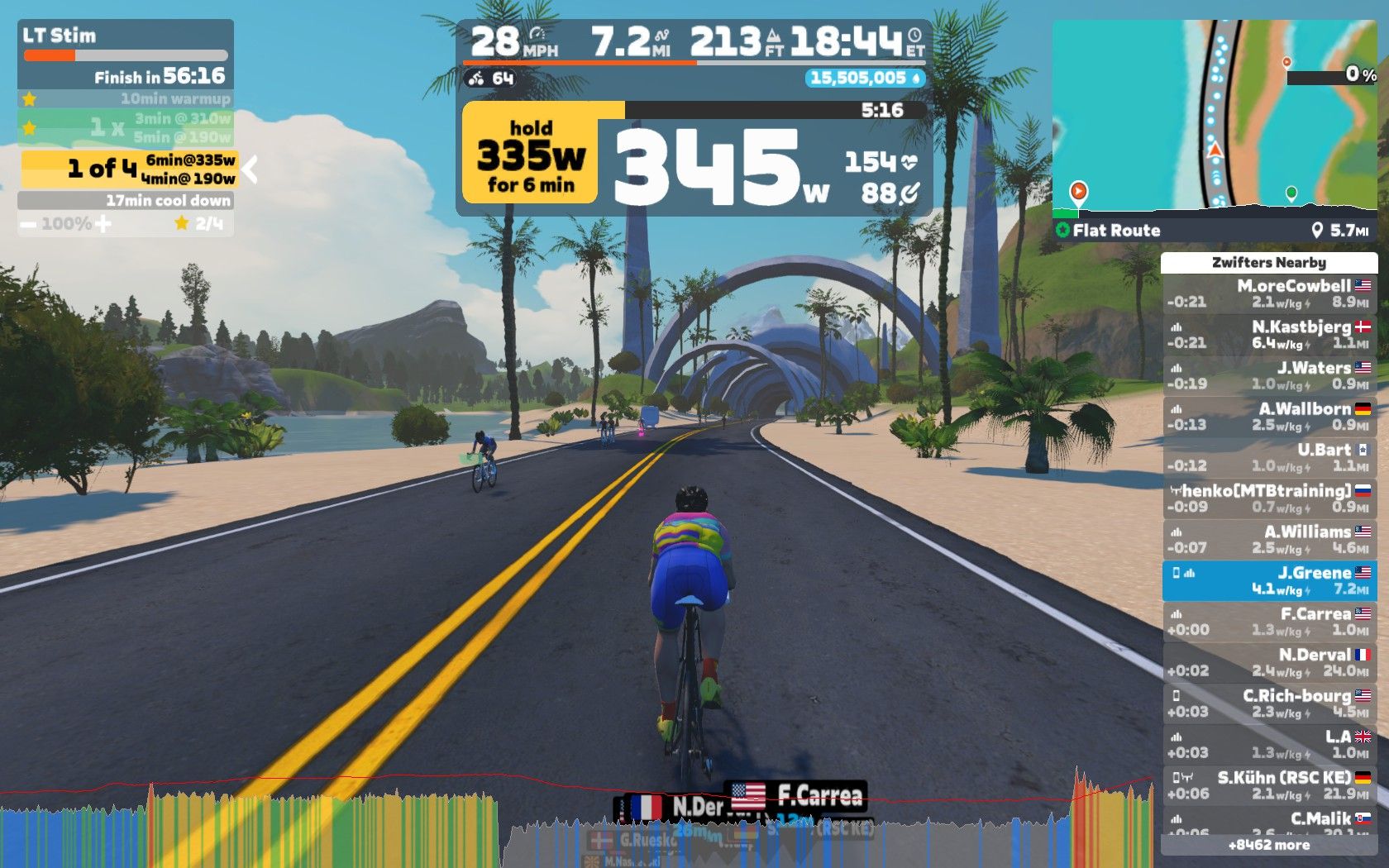The width and height of the screenshot is (1389, 868).
Task: Click F.Carrea in the nearby list
Action: pyautogui.click(x=1269, y=622)
